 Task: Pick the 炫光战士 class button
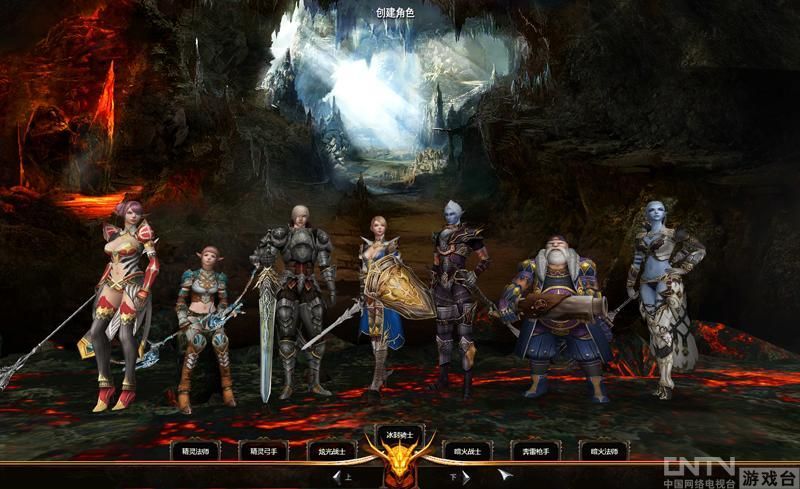[x=331, y=452]
